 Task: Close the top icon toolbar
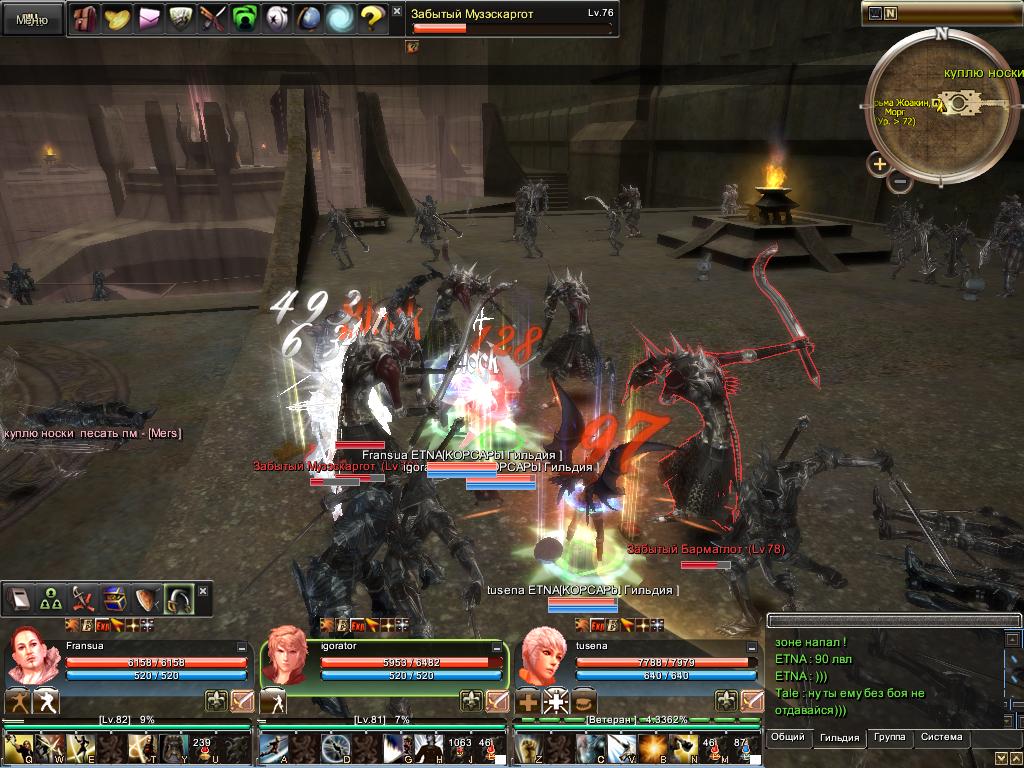(397, 12)
